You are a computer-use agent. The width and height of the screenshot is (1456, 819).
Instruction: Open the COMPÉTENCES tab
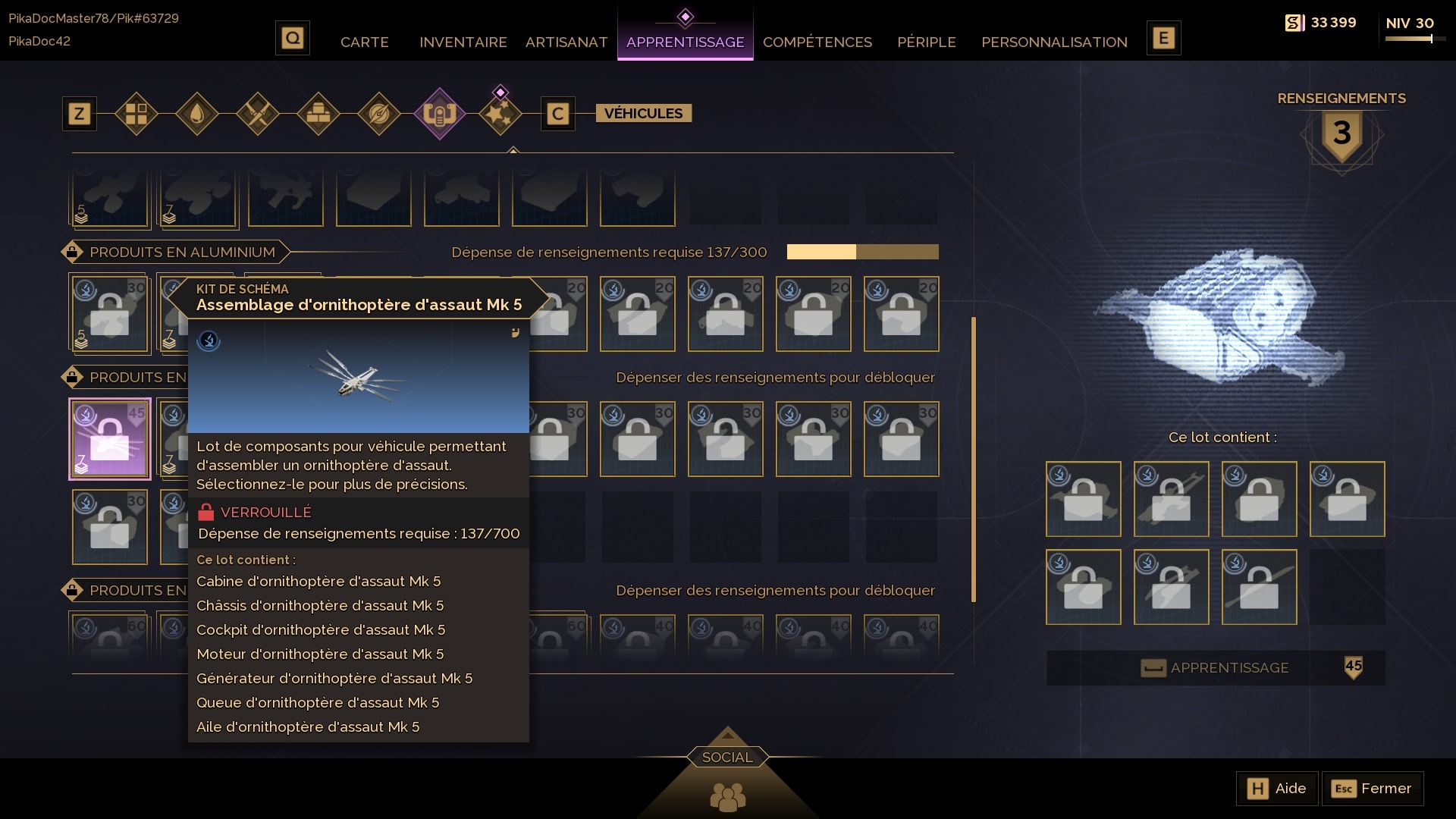tap(817, 42)
